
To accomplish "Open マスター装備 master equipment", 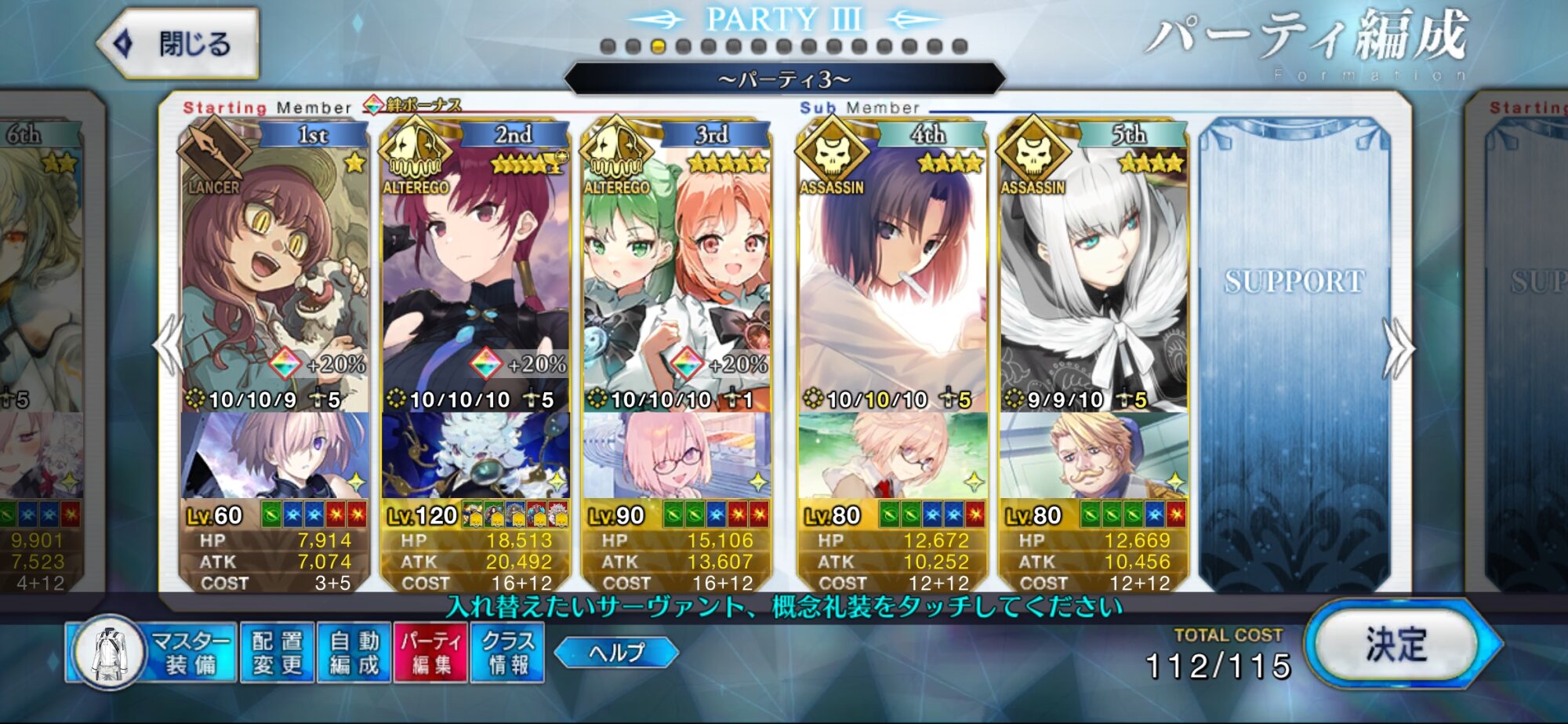I will tap(154, 653).
